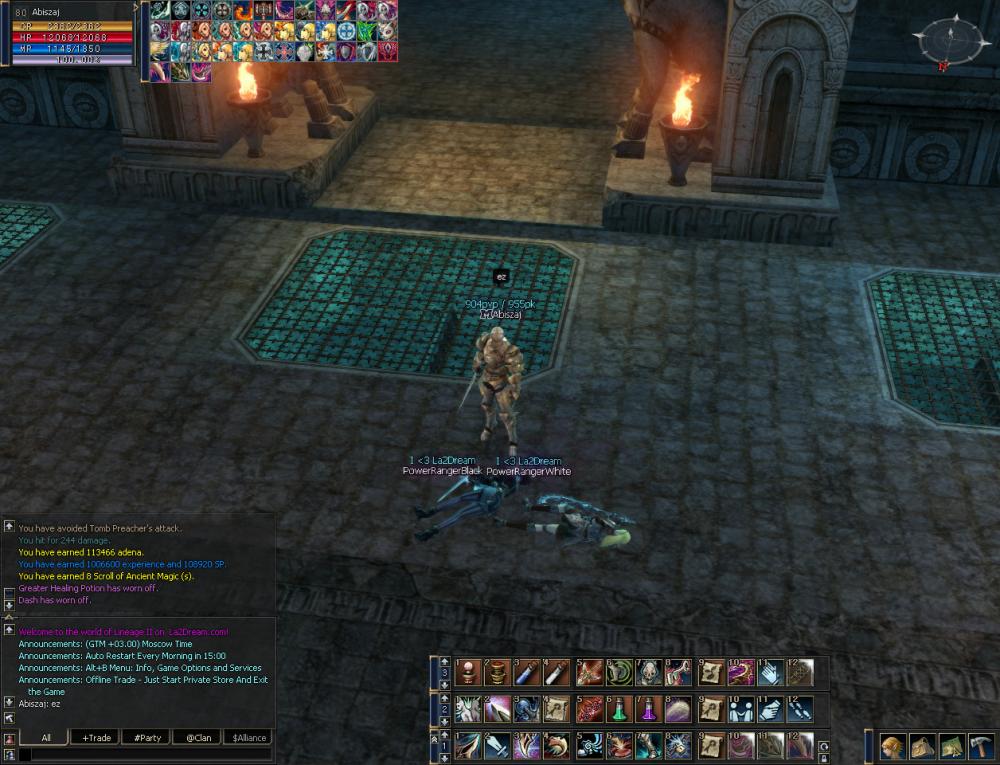Show the All chat tab
The height and width of the screenshot is (765, 1000).
[x=46, y=738]
